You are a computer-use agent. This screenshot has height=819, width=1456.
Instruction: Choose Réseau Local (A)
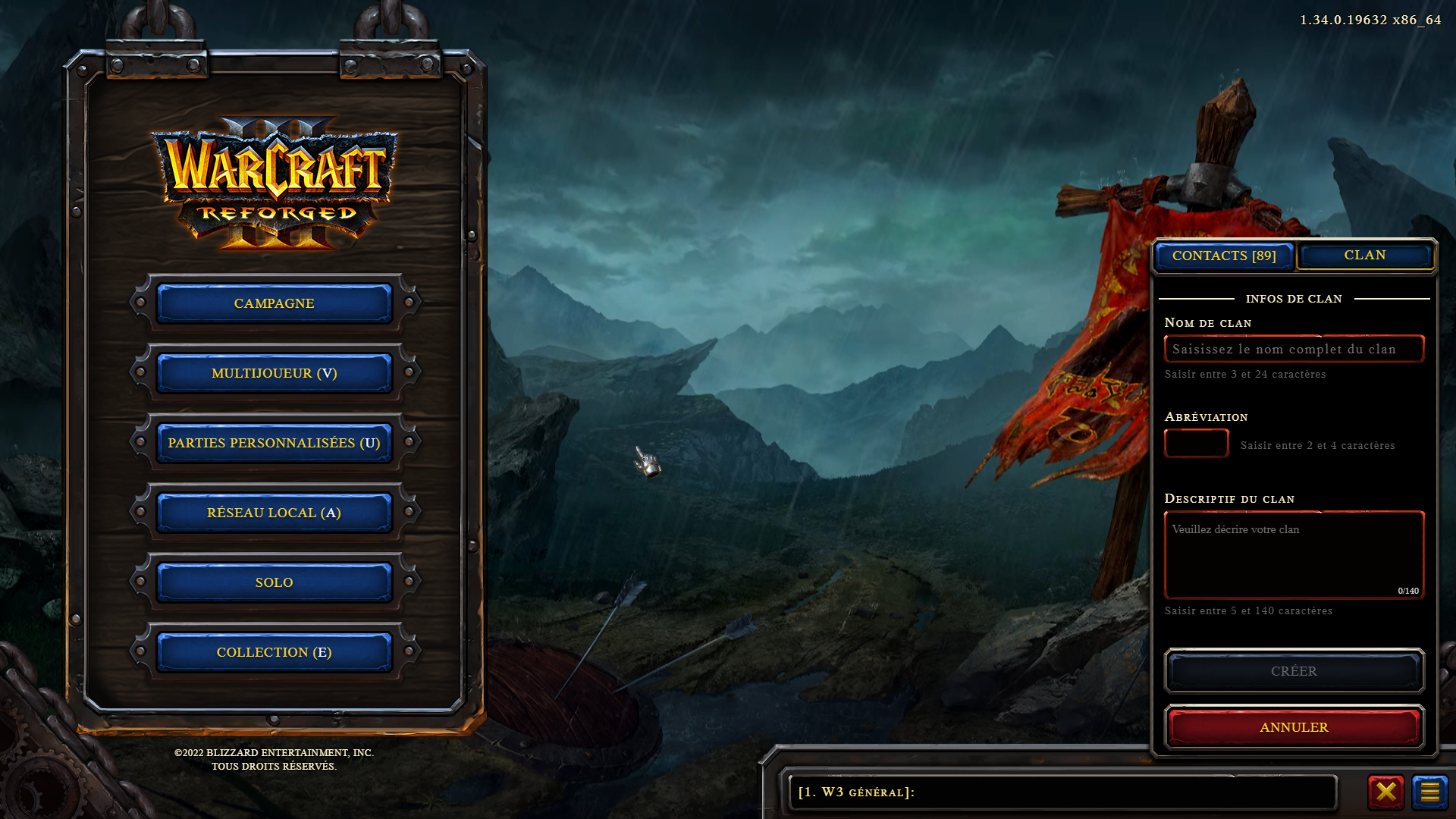click(x=274, y=513)
